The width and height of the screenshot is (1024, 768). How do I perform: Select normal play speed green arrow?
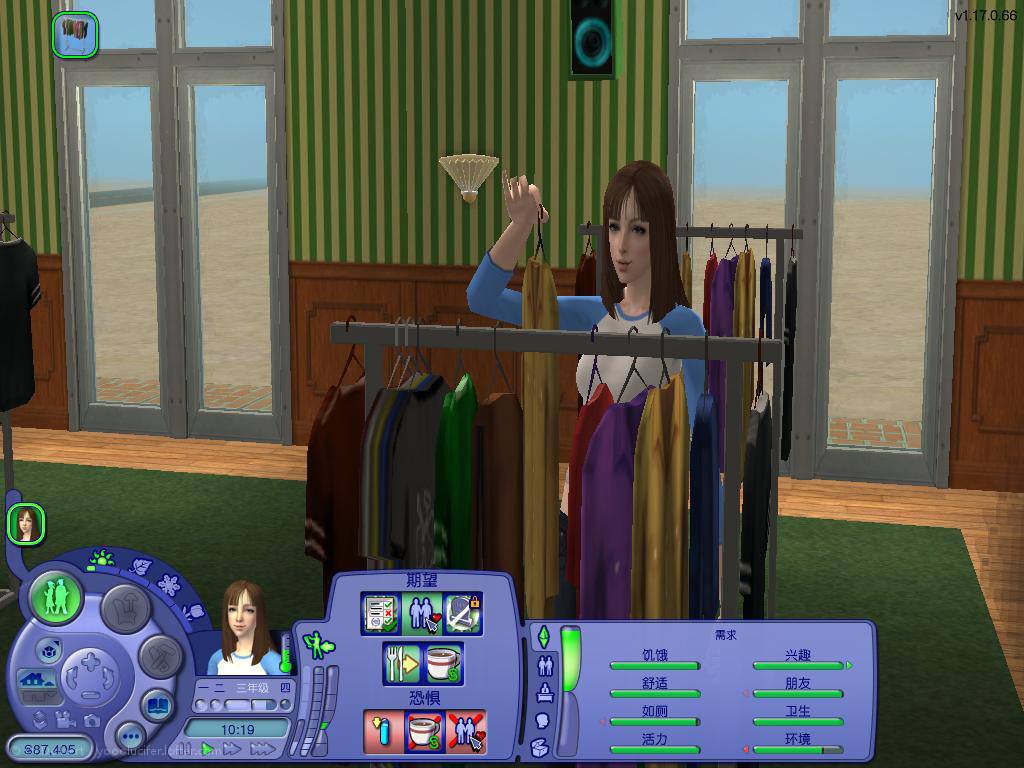(x=208, y=748)
